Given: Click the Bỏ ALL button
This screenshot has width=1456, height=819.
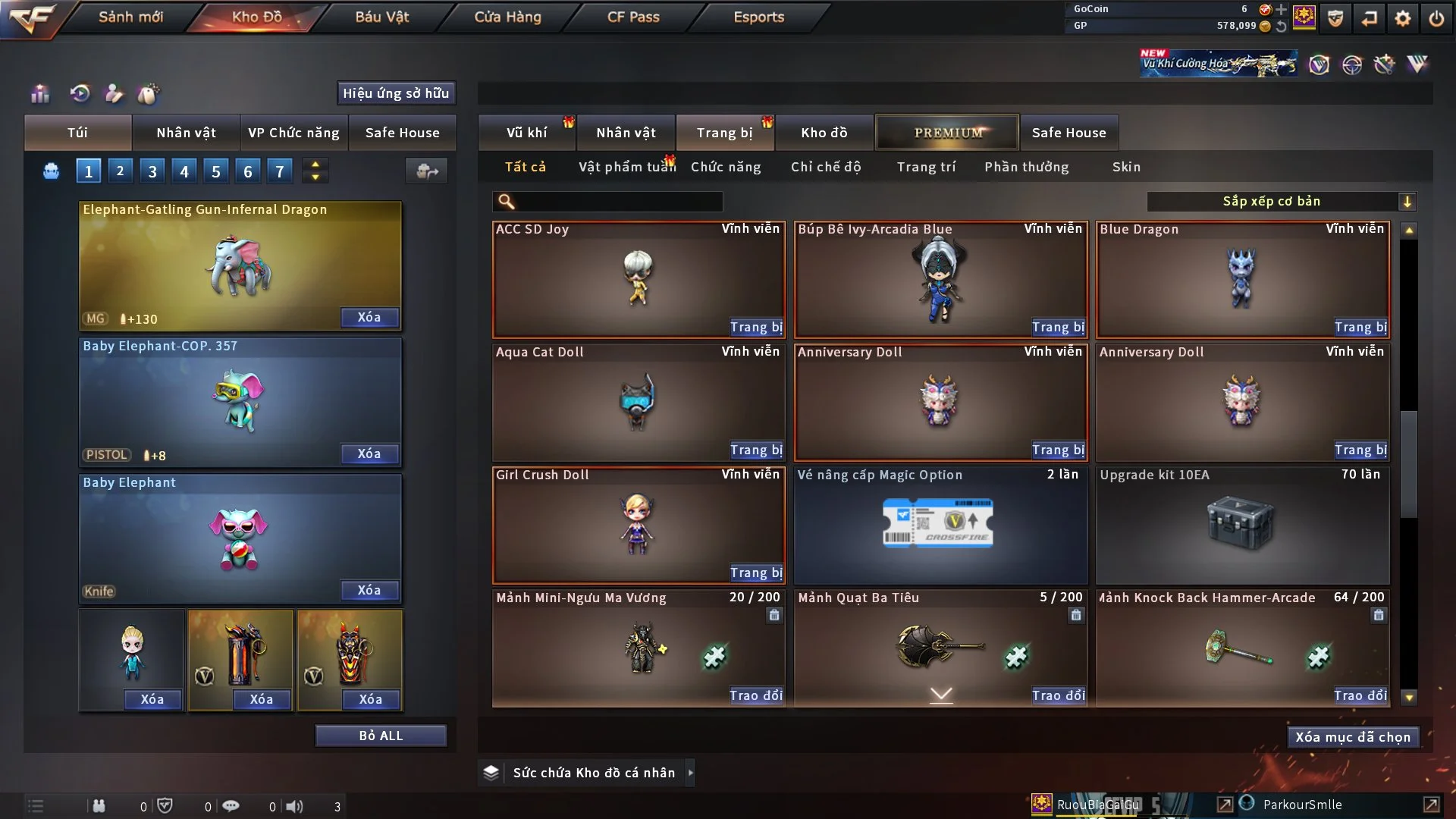Looking at the screenshot, I should (381, 736).
